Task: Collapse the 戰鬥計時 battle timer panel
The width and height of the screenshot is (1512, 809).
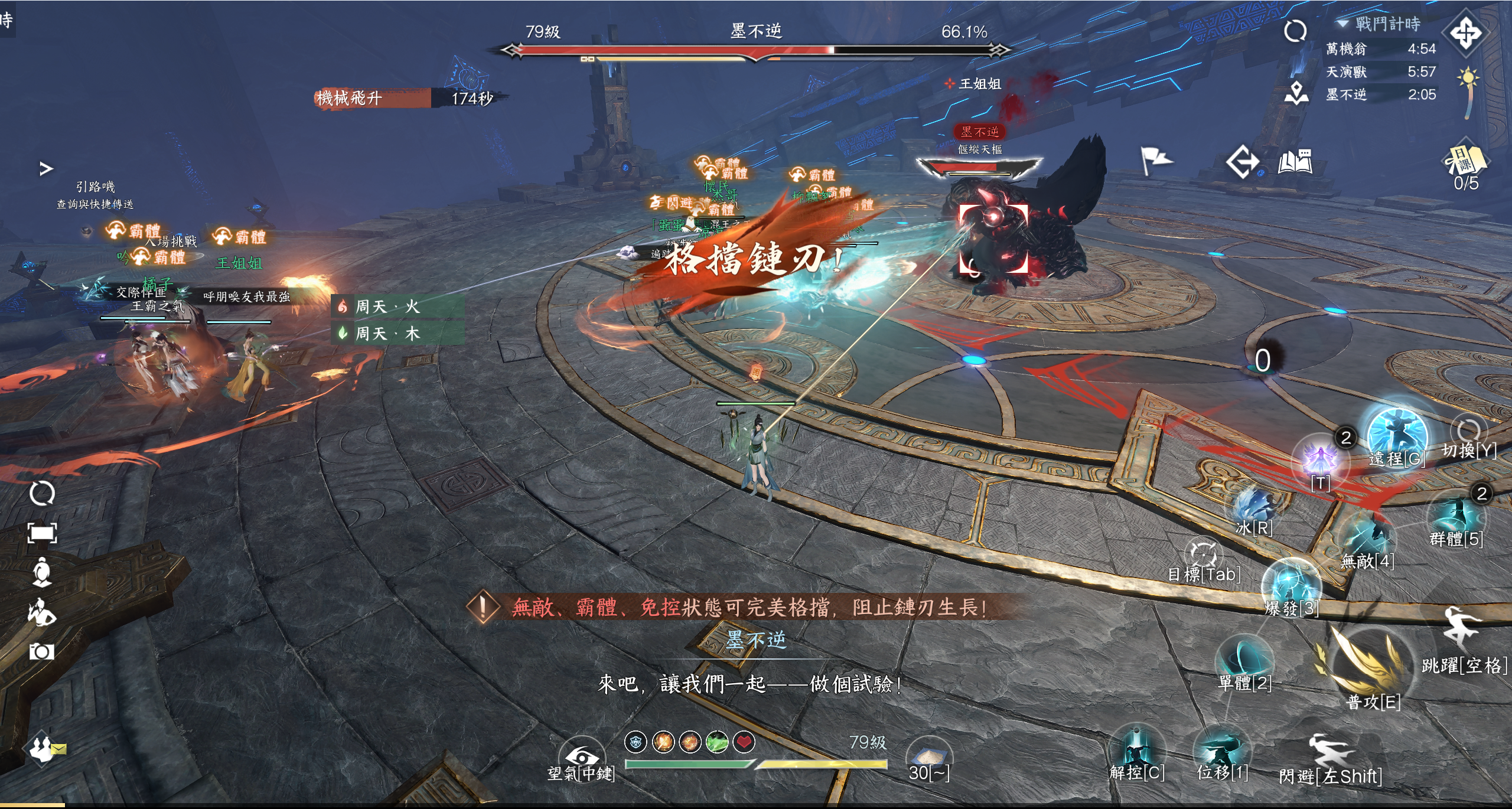Action: pyautogui.click(x=1343, y=24)
